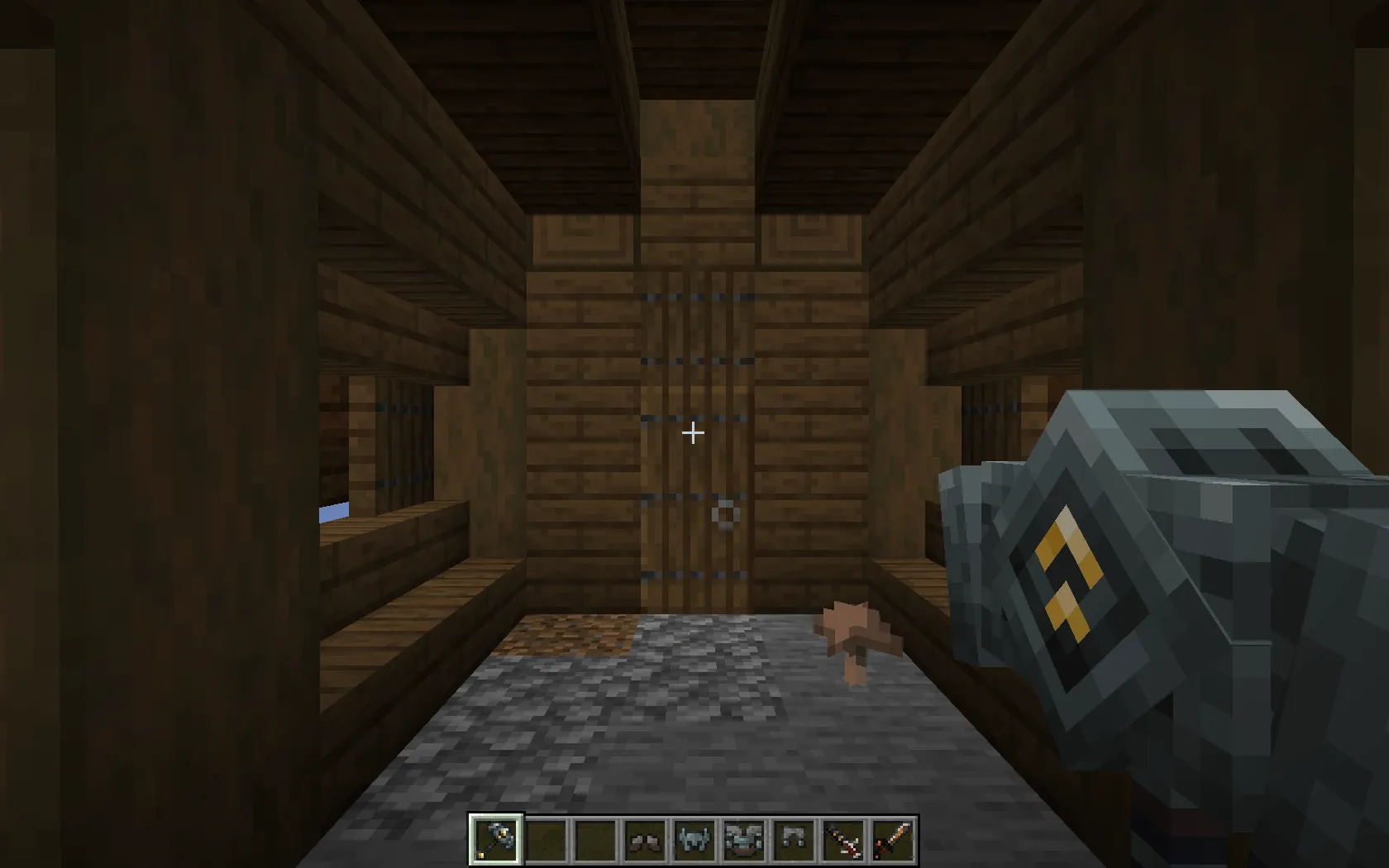The width and height of the screenshot is (1389, 868).
Task: Select the enchanted sword in slot eight
Action: pos(842,841)
